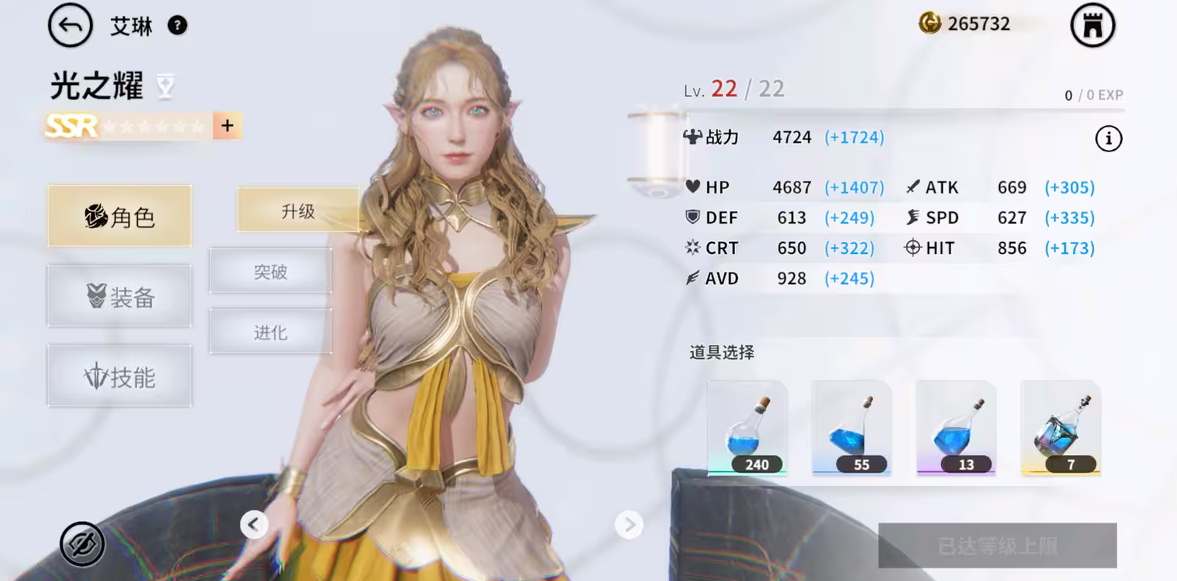Show stat details with the info icon
Image resolution: width=1177 pixels, height=581 pixels.
pos(1108,139)
